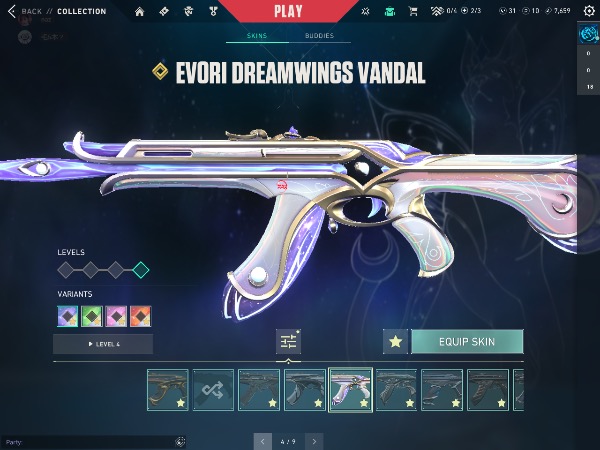
Task: Choose the green variant swatch
Action: point(93,316)
